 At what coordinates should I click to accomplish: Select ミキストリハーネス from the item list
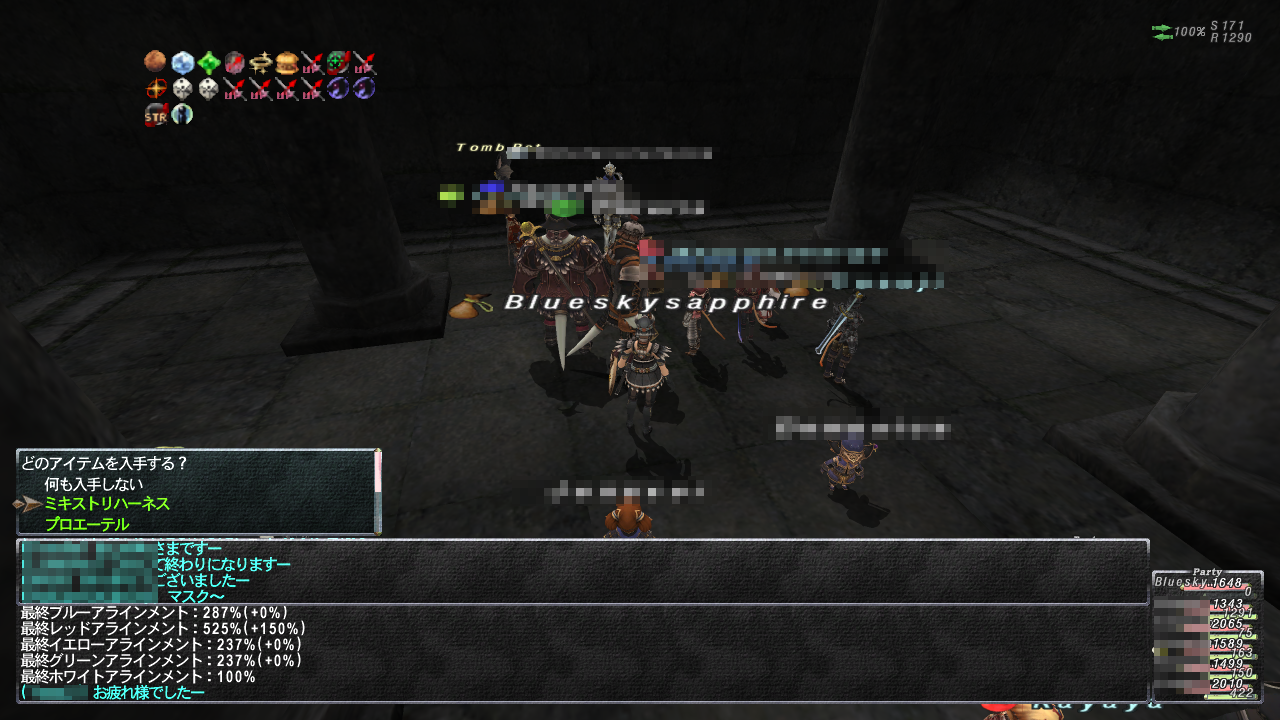[106, 504]
